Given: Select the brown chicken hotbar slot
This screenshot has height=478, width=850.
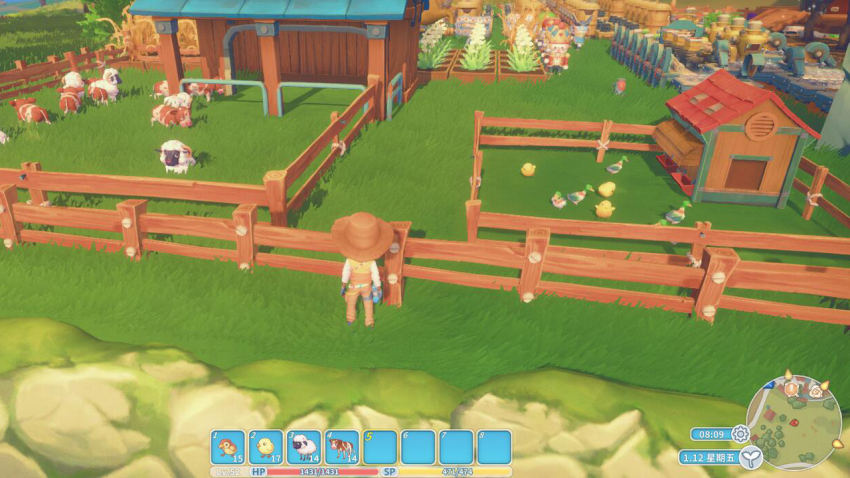Looking at the screenshot, I should [x=228, y=446].
